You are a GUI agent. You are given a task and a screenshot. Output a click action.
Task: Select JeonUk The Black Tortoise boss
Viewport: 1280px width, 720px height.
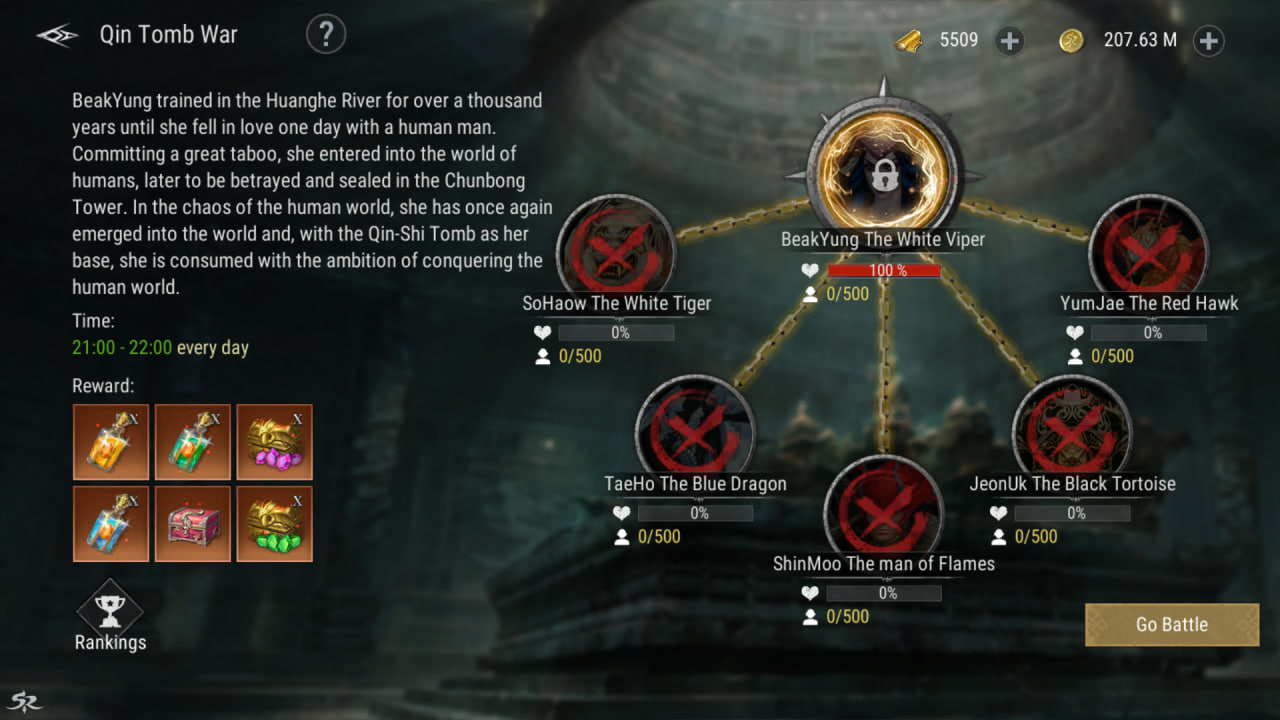coord(1072,432)
